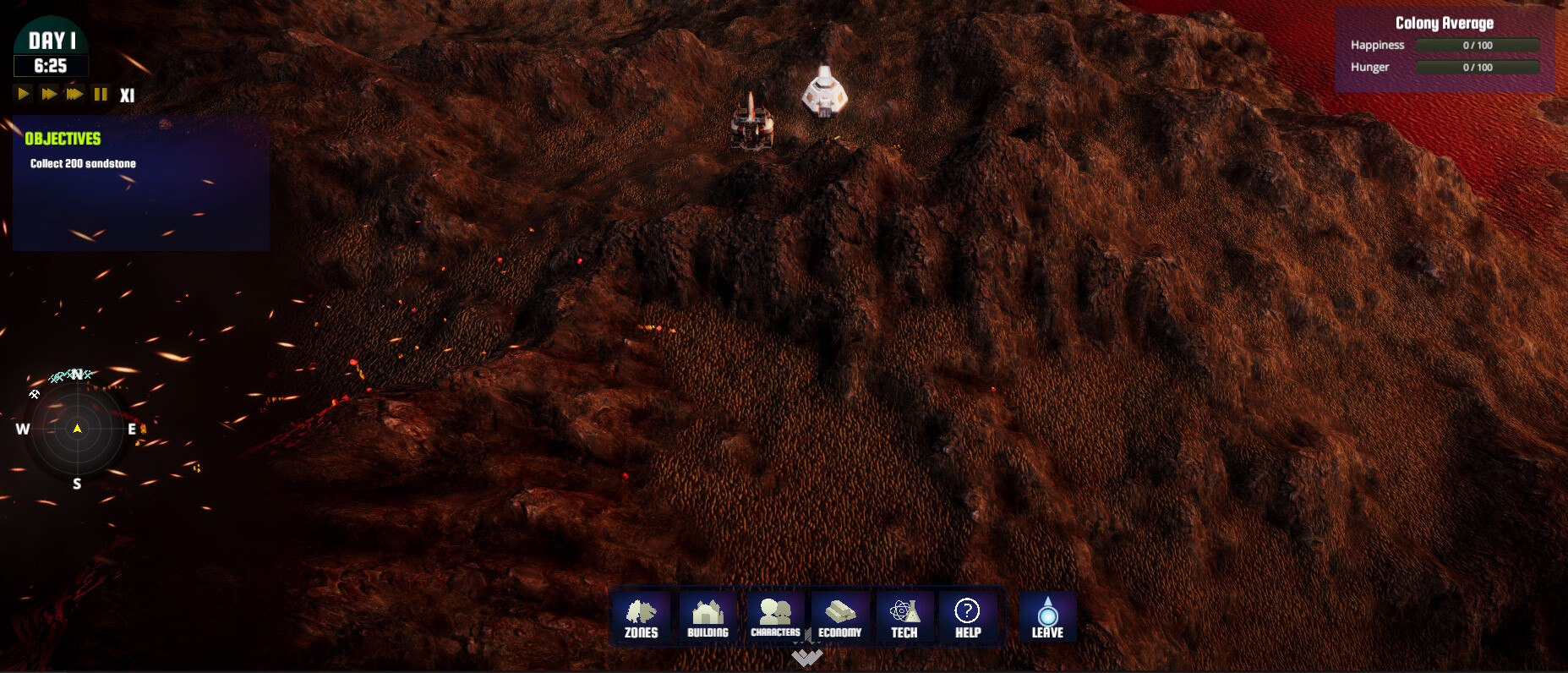Toggle the XI option beside speed controls
This screenshot has height=673, width=1568.
[128, 95]
